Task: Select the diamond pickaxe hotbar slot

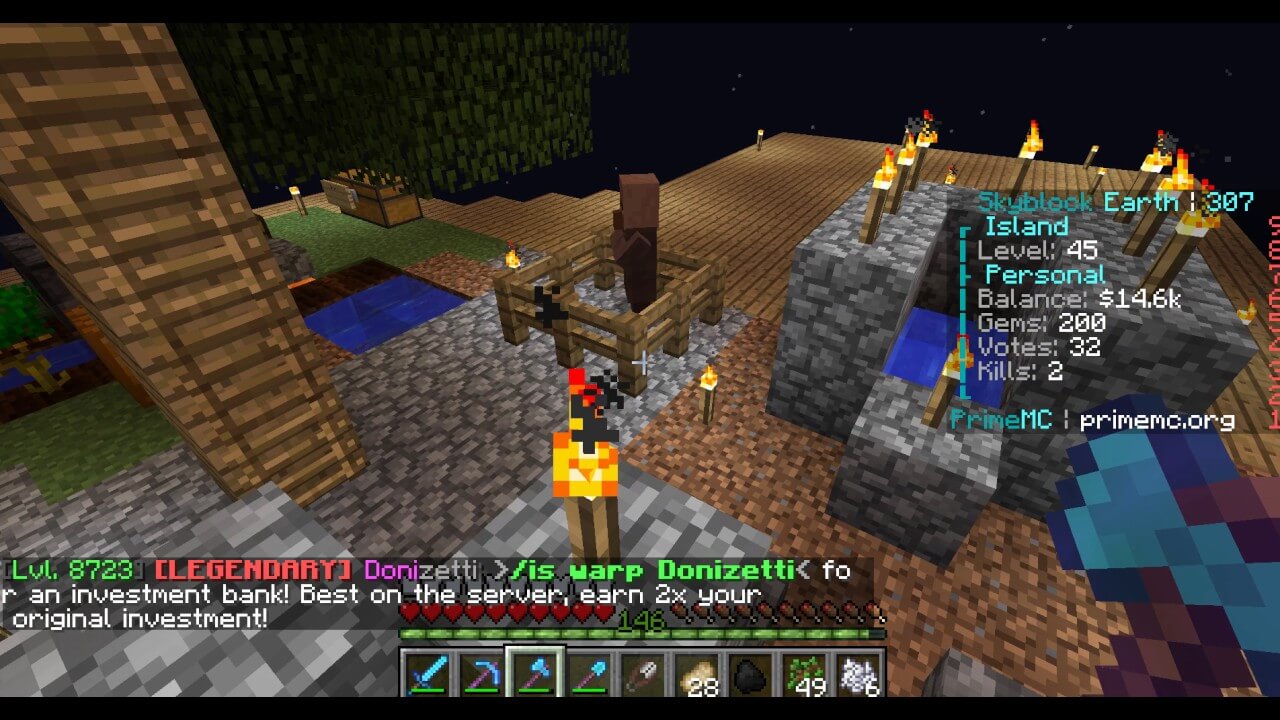Action: [480, 673]
